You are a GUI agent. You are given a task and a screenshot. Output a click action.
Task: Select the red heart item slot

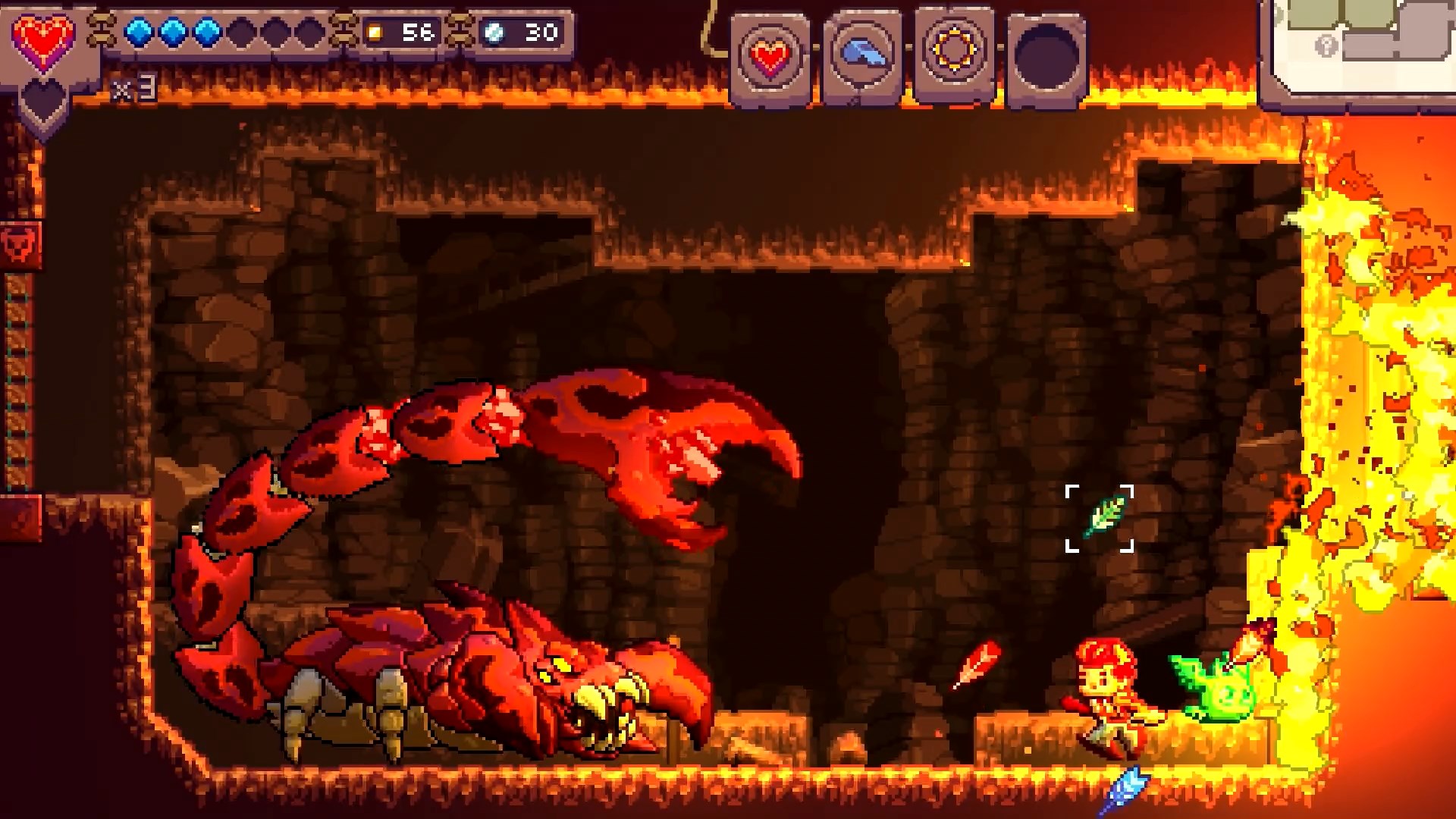tap(770, 57)
